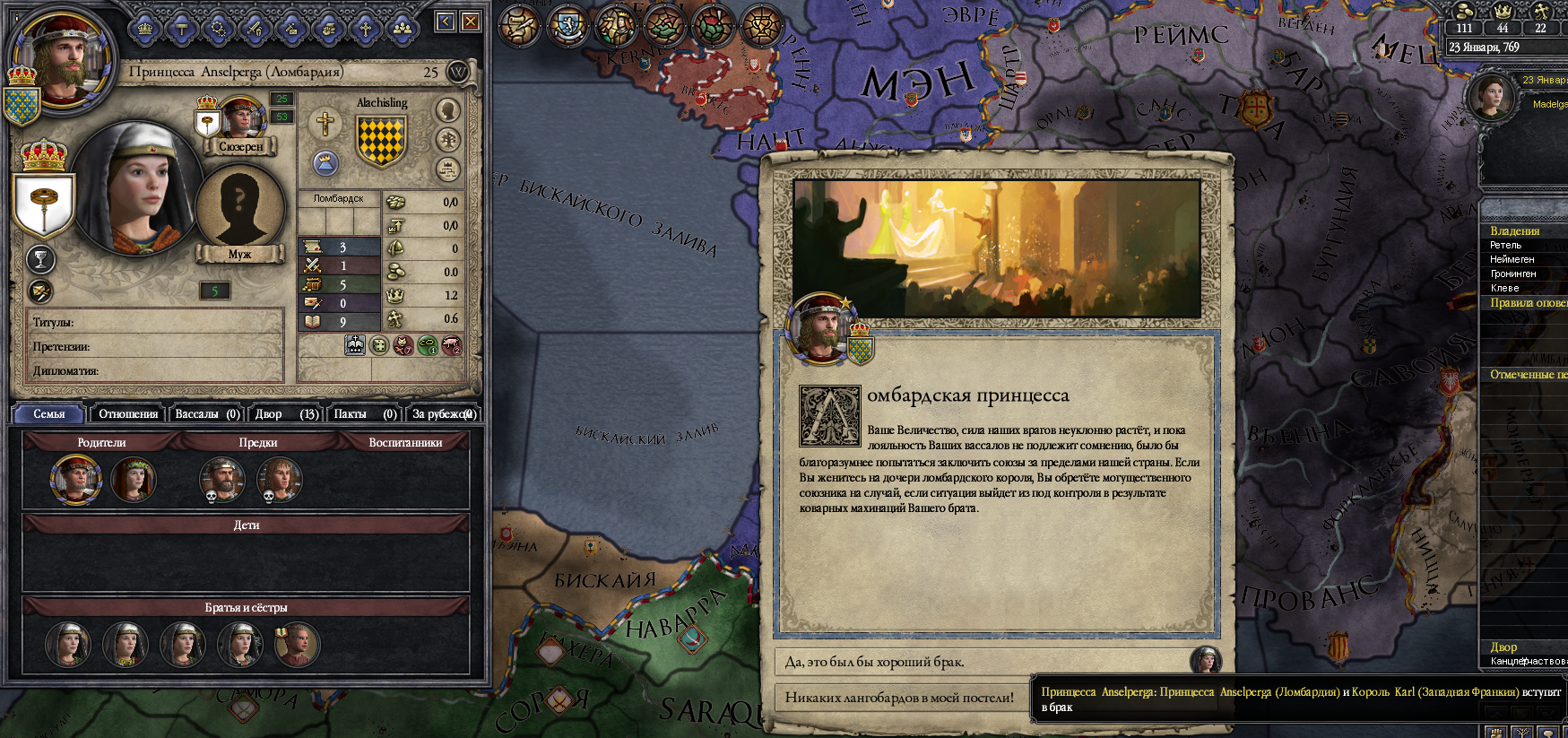Screen dimensions: 1568x738
Task: Close the character panel with the X
Action: (471, 22)
